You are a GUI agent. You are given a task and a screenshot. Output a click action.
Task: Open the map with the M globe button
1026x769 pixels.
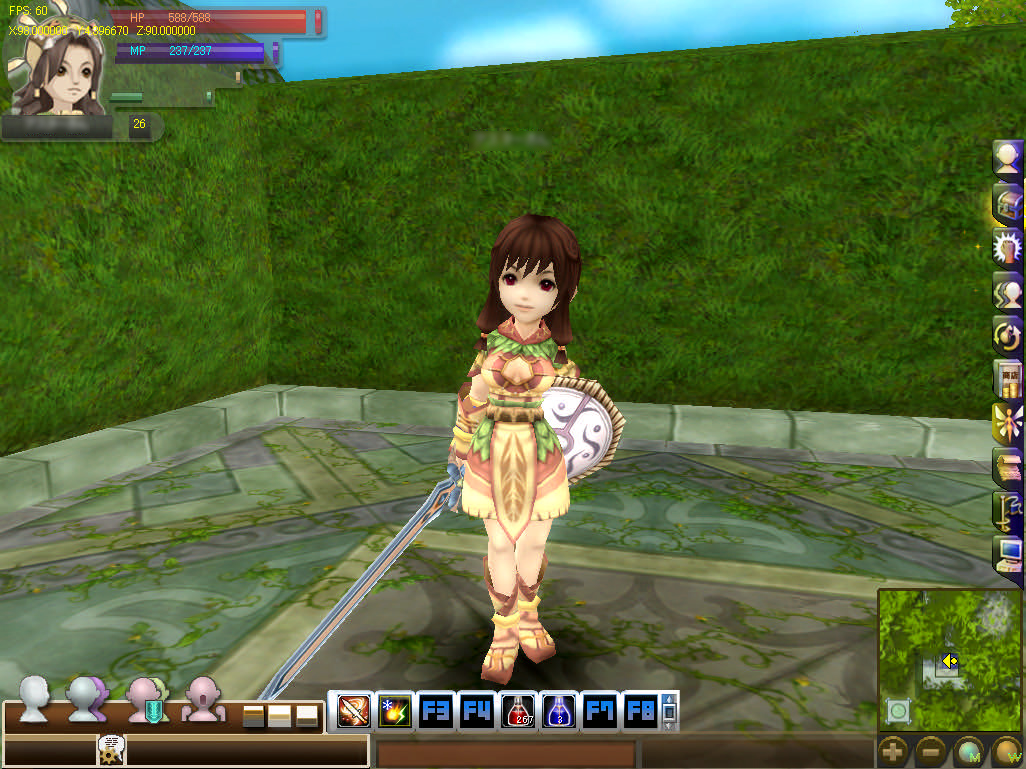(x=968, y=751)
